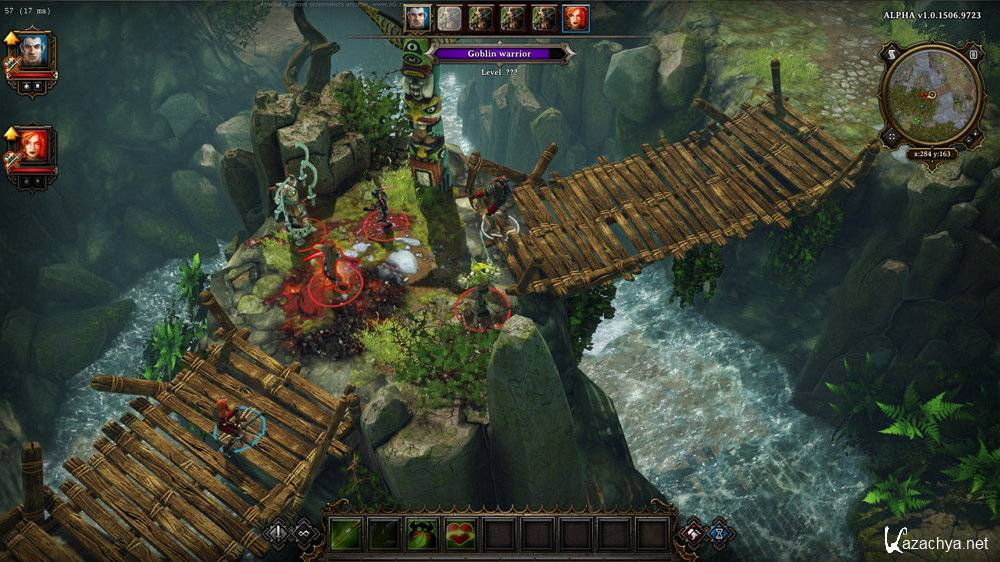Click the grey faded portrait in turn order
1000x562 pixels.
(x=450, y=18)
